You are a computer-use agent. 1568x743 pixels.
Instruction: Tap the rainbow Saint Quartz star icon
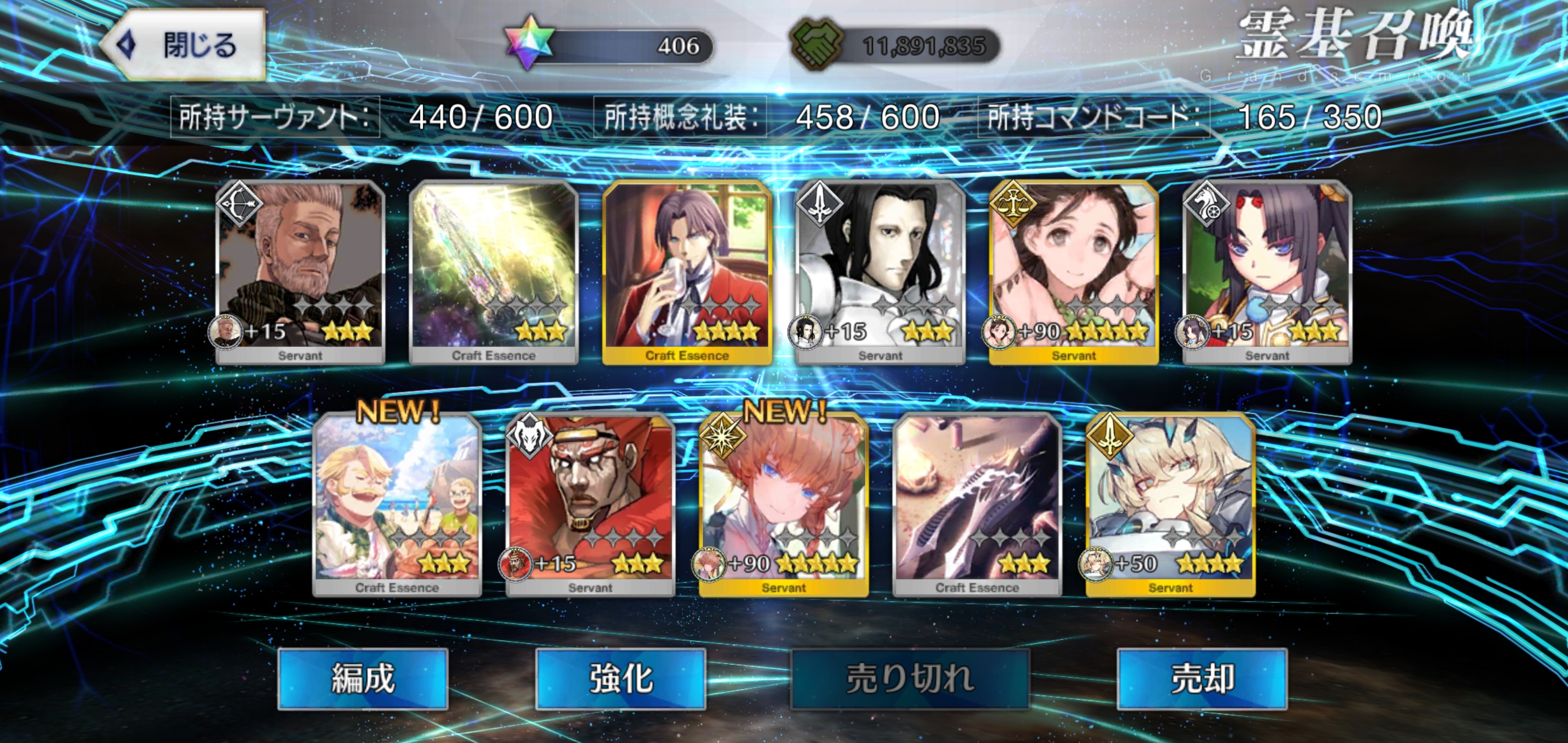[x=528, y=43]
